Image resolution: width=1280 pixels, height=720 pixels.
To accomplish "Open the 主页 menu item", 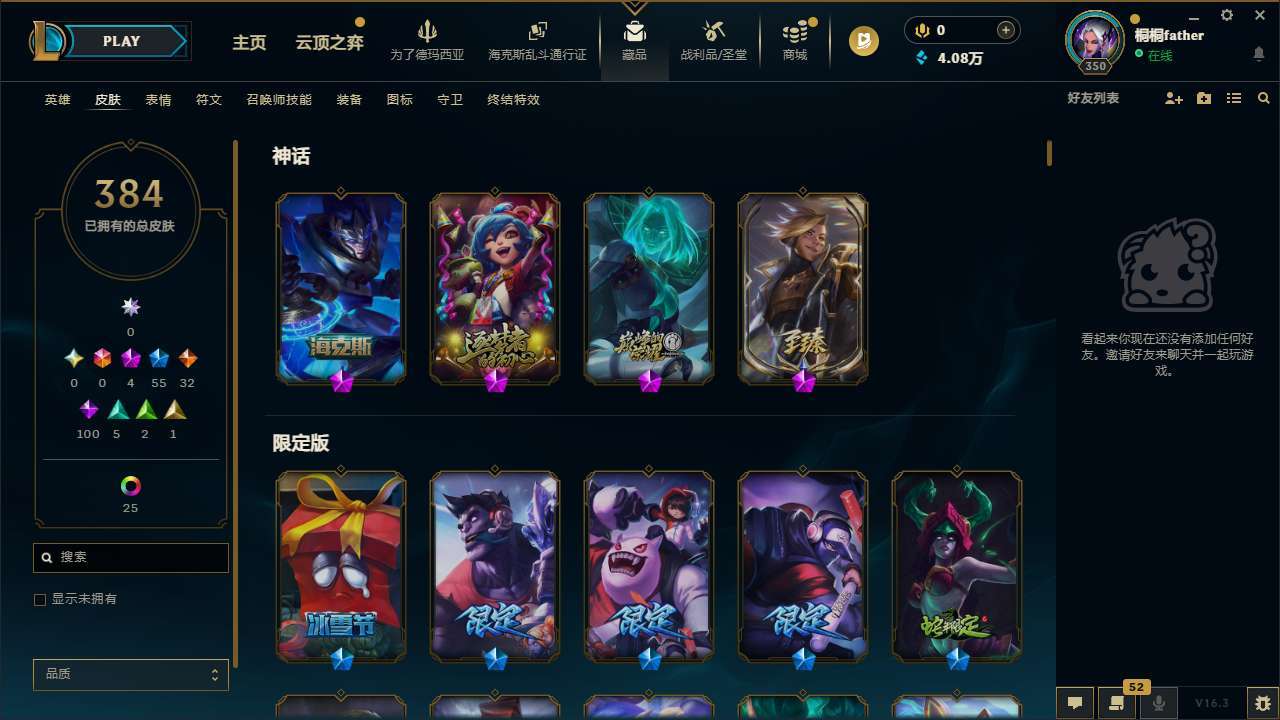I will pos(249,43).
